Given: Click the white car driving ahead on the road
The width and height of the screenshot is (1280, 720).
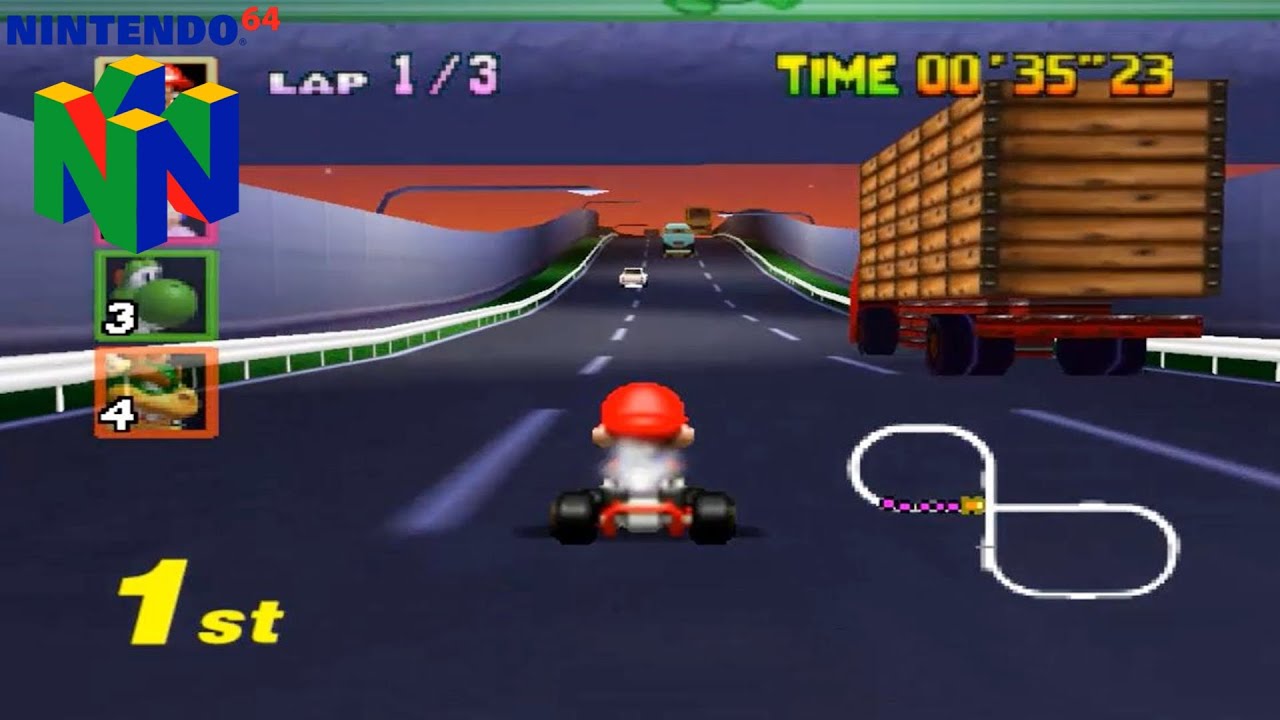Looking at the screenshot, I should pos(630,275).
